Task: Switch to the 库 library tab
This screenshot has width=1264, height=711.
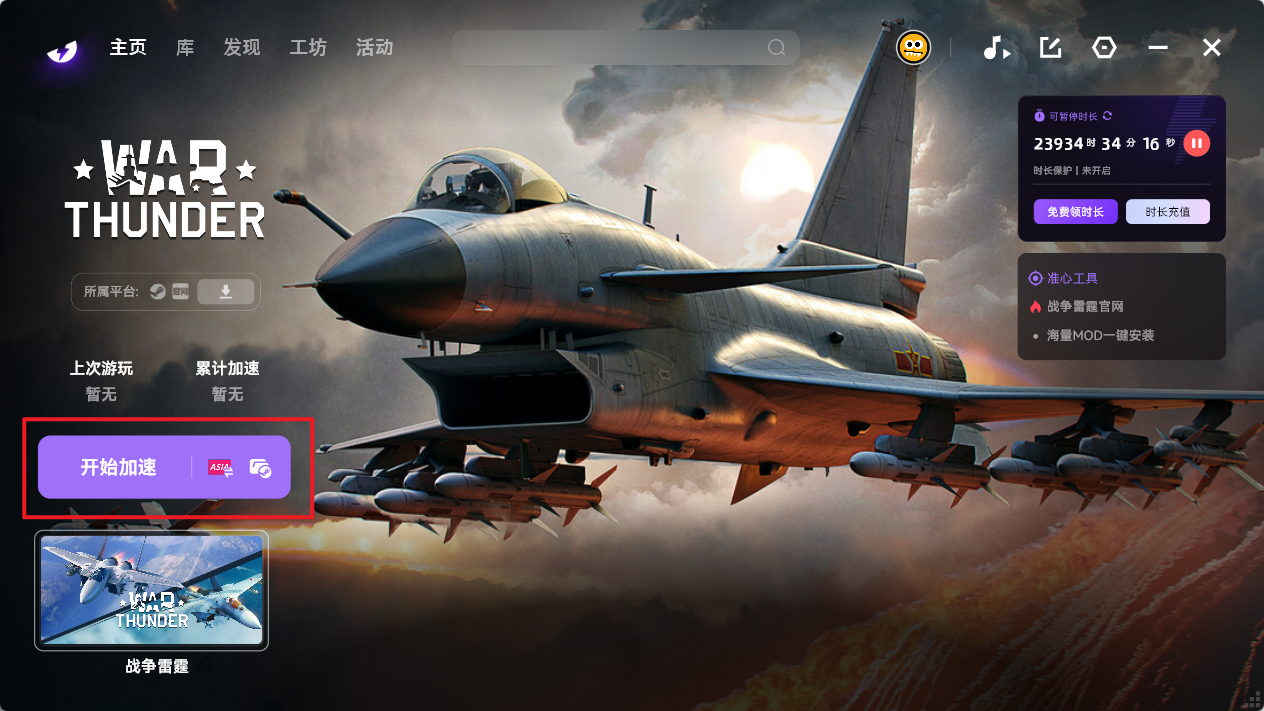Action: pyautogui.click(x=185, y=48)
